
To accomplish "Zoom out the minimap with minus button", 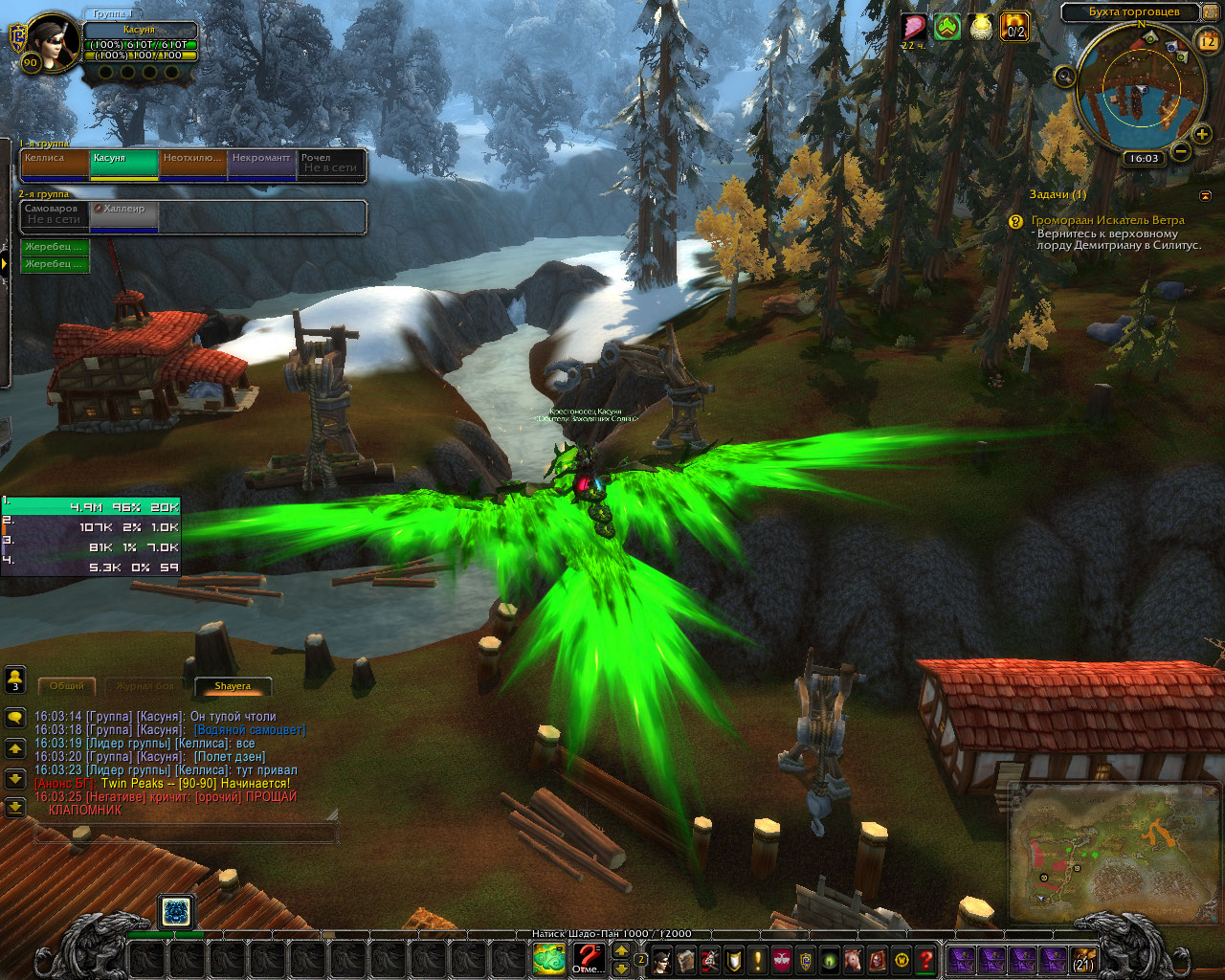I will point(1181,151).
